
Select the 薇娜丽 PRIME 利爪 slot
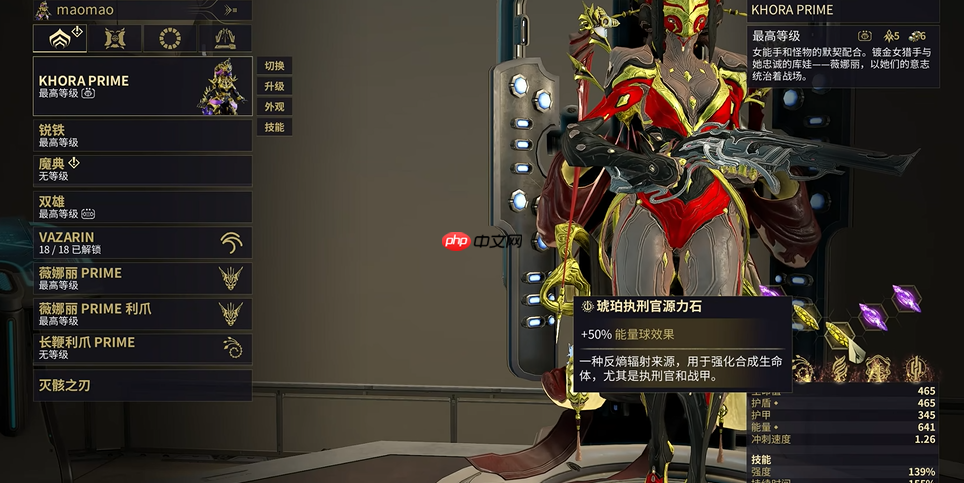pyautogui.click(x=142, y=313)
